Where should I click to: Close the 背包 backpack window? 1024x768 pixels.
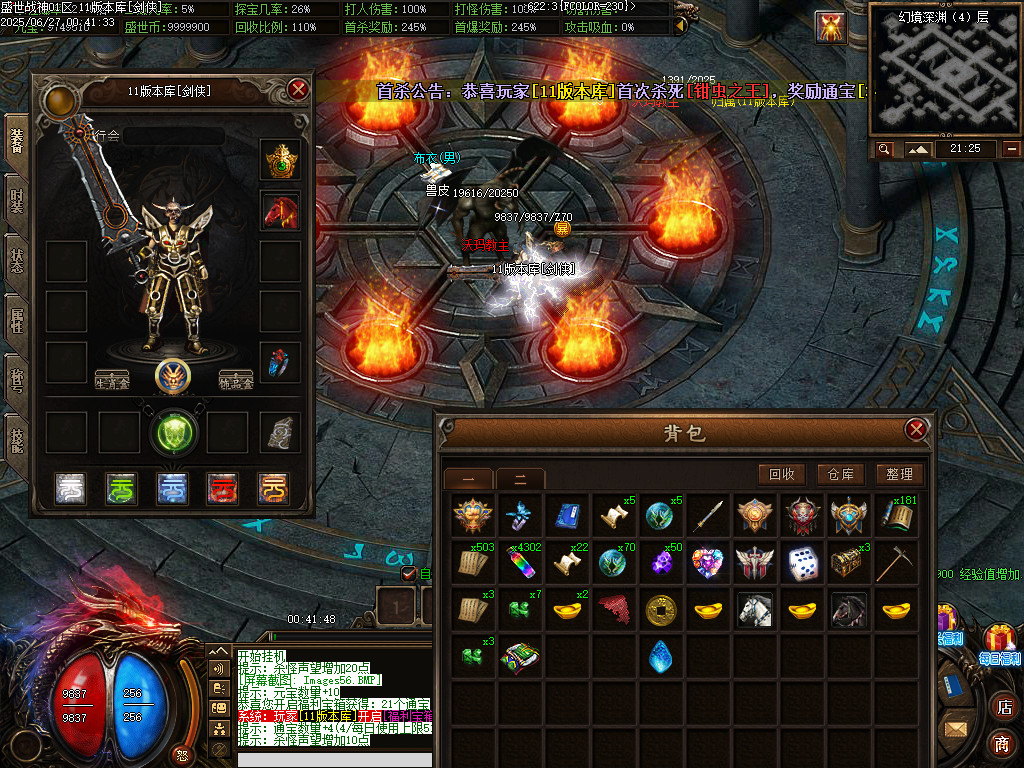pyautogui.click(x=915, y=430)
